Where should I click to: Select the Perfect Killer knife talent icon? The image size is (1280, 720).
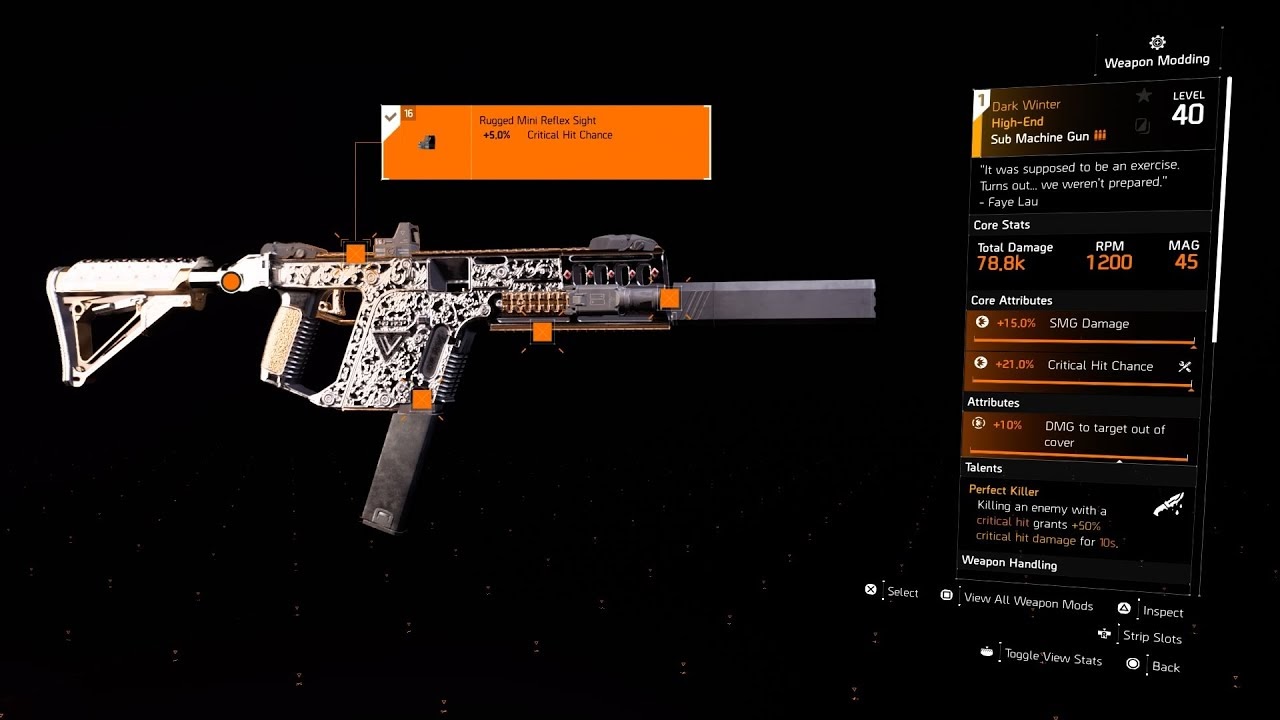[1169, 503]
